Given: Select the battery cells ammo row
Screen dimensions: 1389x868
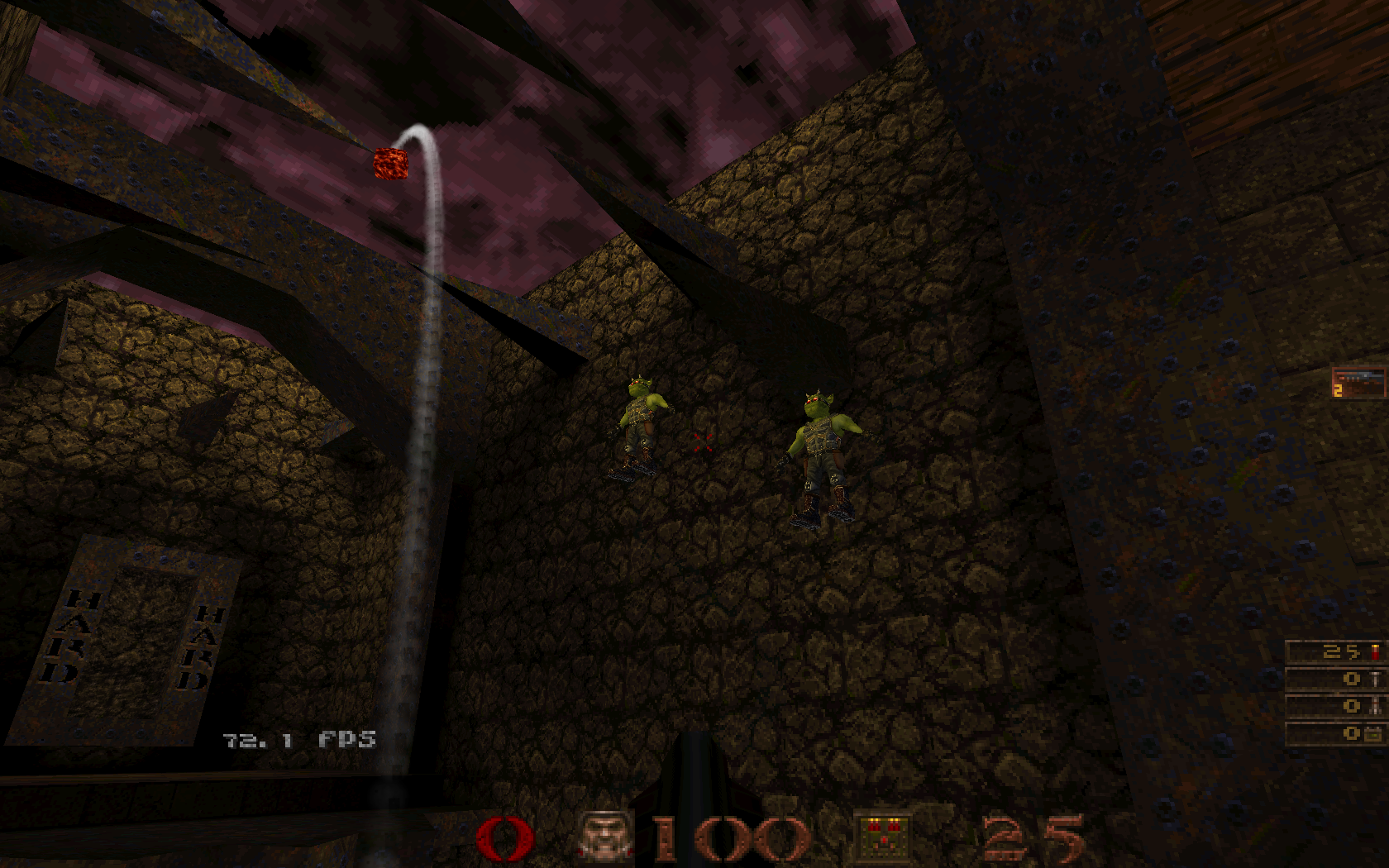Looking at the screenshot, I should 1336,732.
